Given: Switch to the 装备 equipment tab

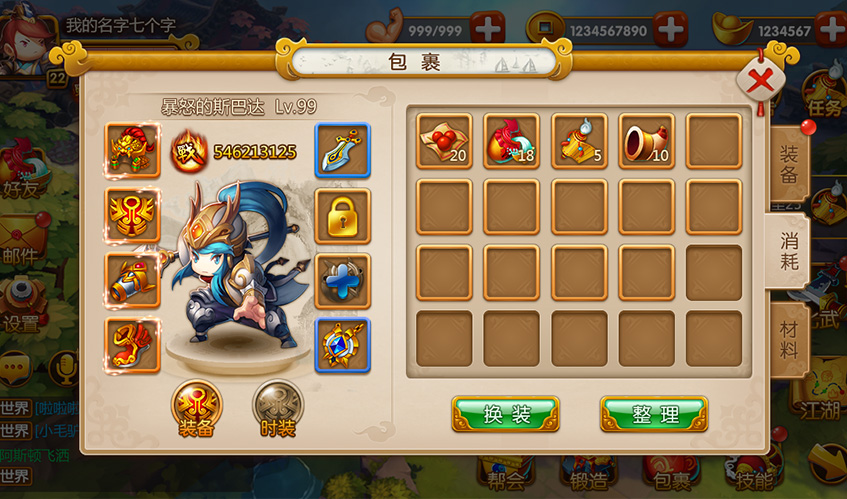Looking at the screenshot, I should click(x=788, y=163).
